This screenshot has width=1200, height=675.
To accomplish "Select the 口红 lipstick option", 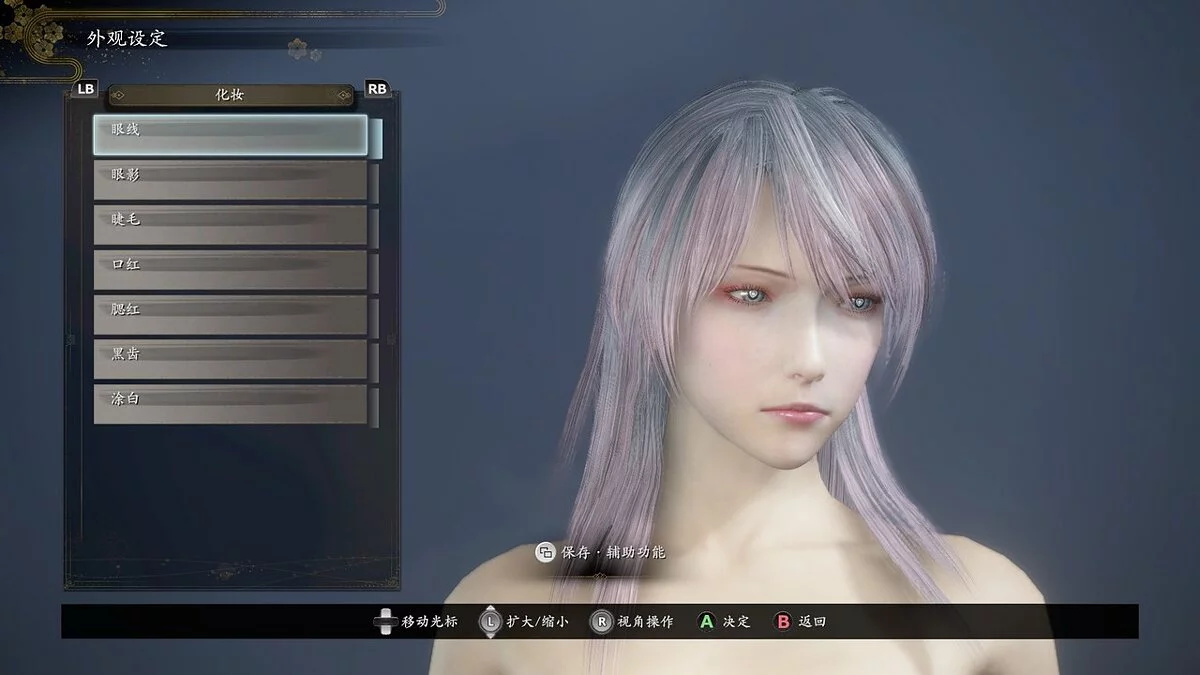I will click(x=230, y=270).
